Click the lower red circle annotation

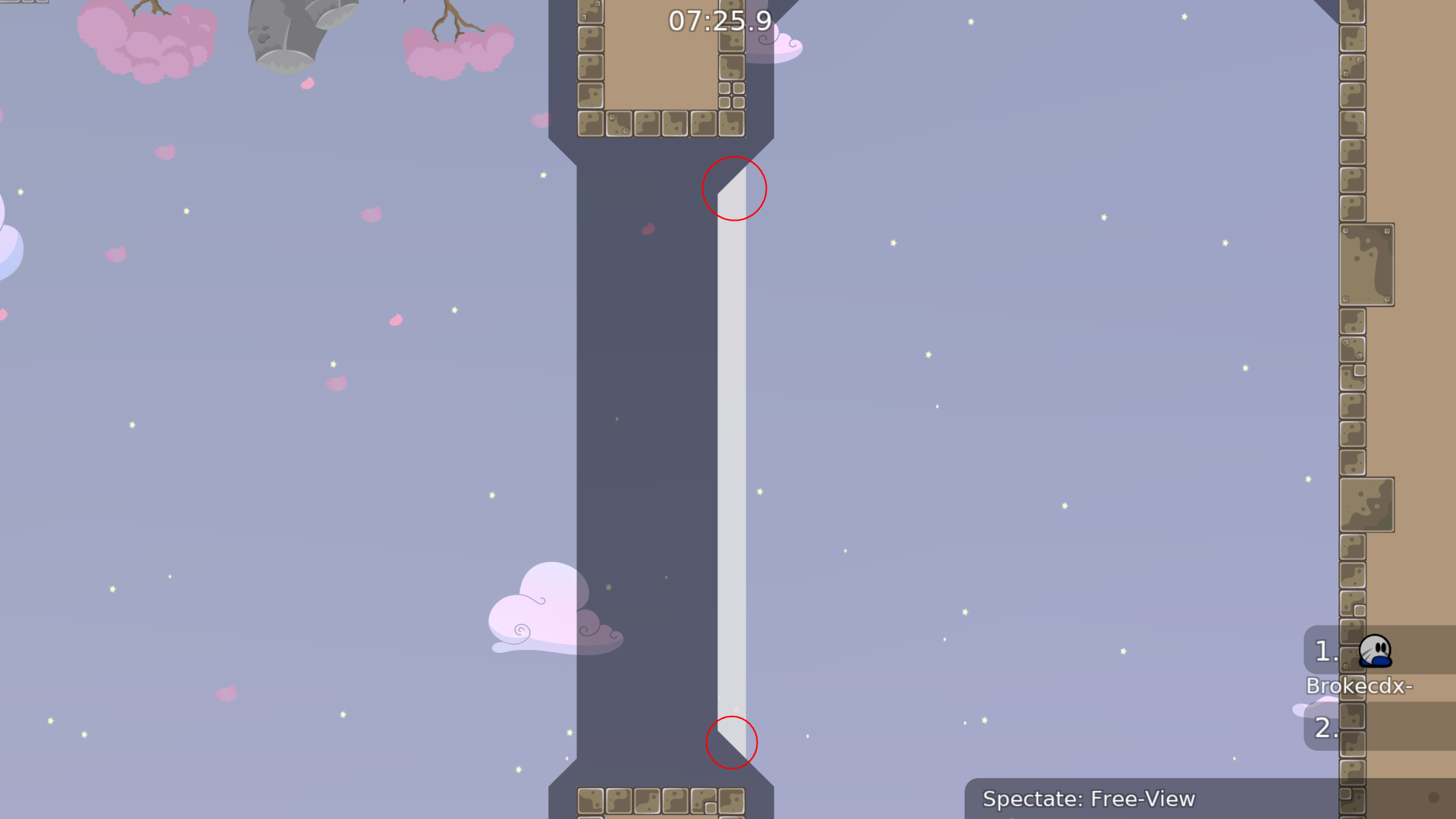(732, 744)
